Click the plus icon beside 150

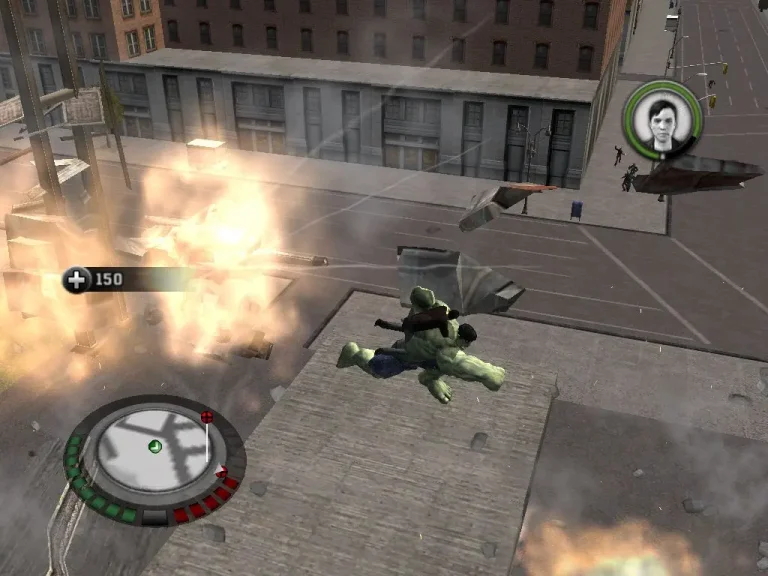click(76, 279)
